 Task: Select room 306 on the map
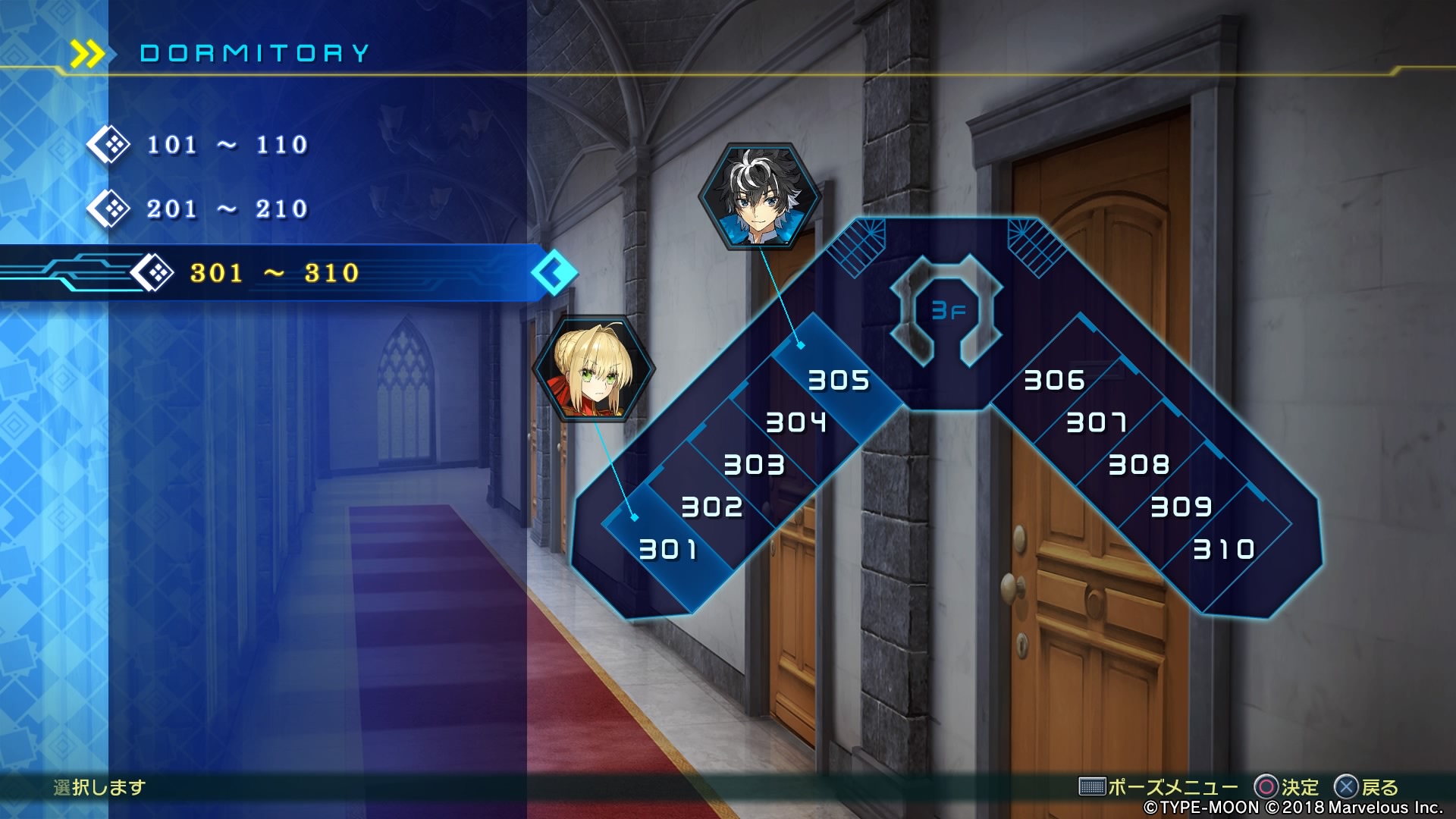click(x=1054, y=379)
